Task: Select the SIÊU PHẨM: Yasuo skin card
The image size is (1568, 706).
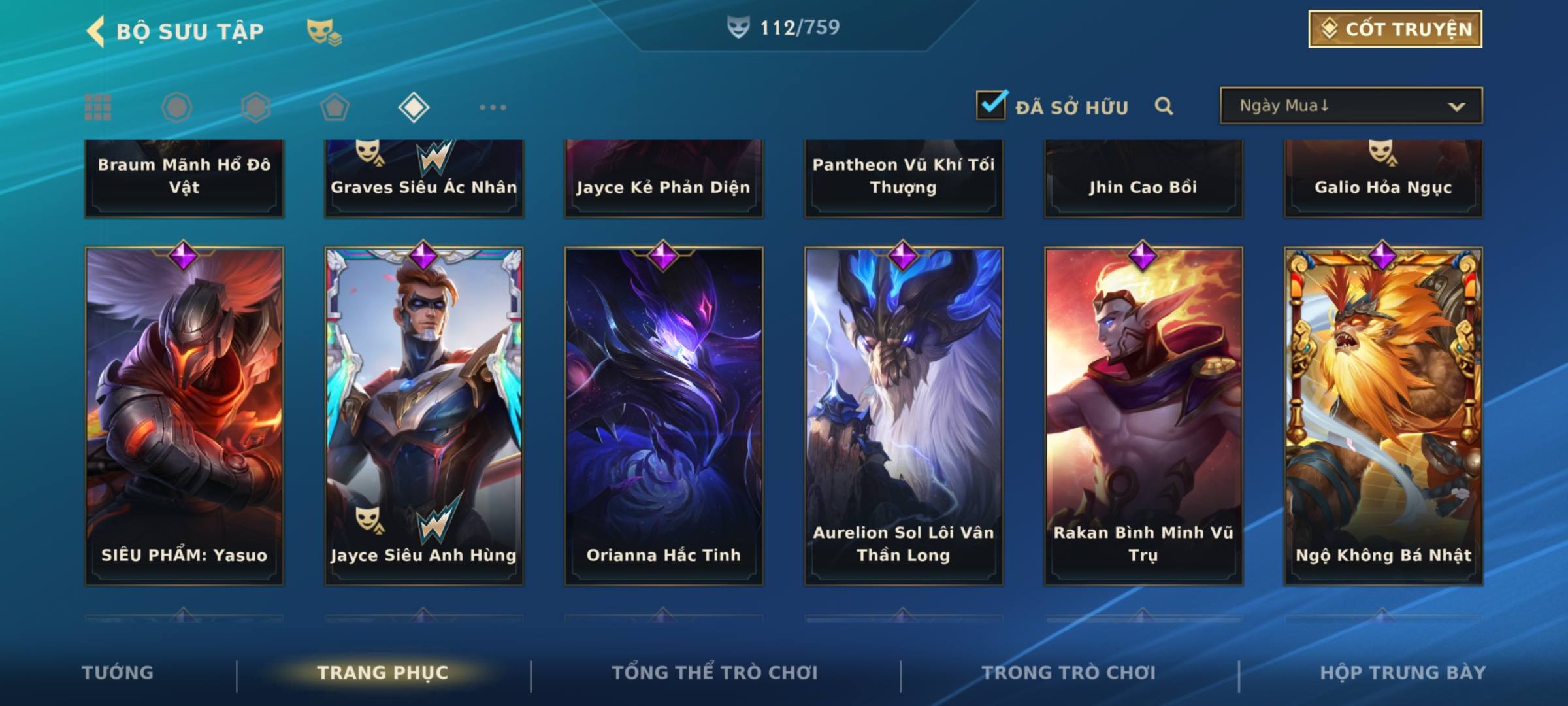Action: click(x=184, y=416)
